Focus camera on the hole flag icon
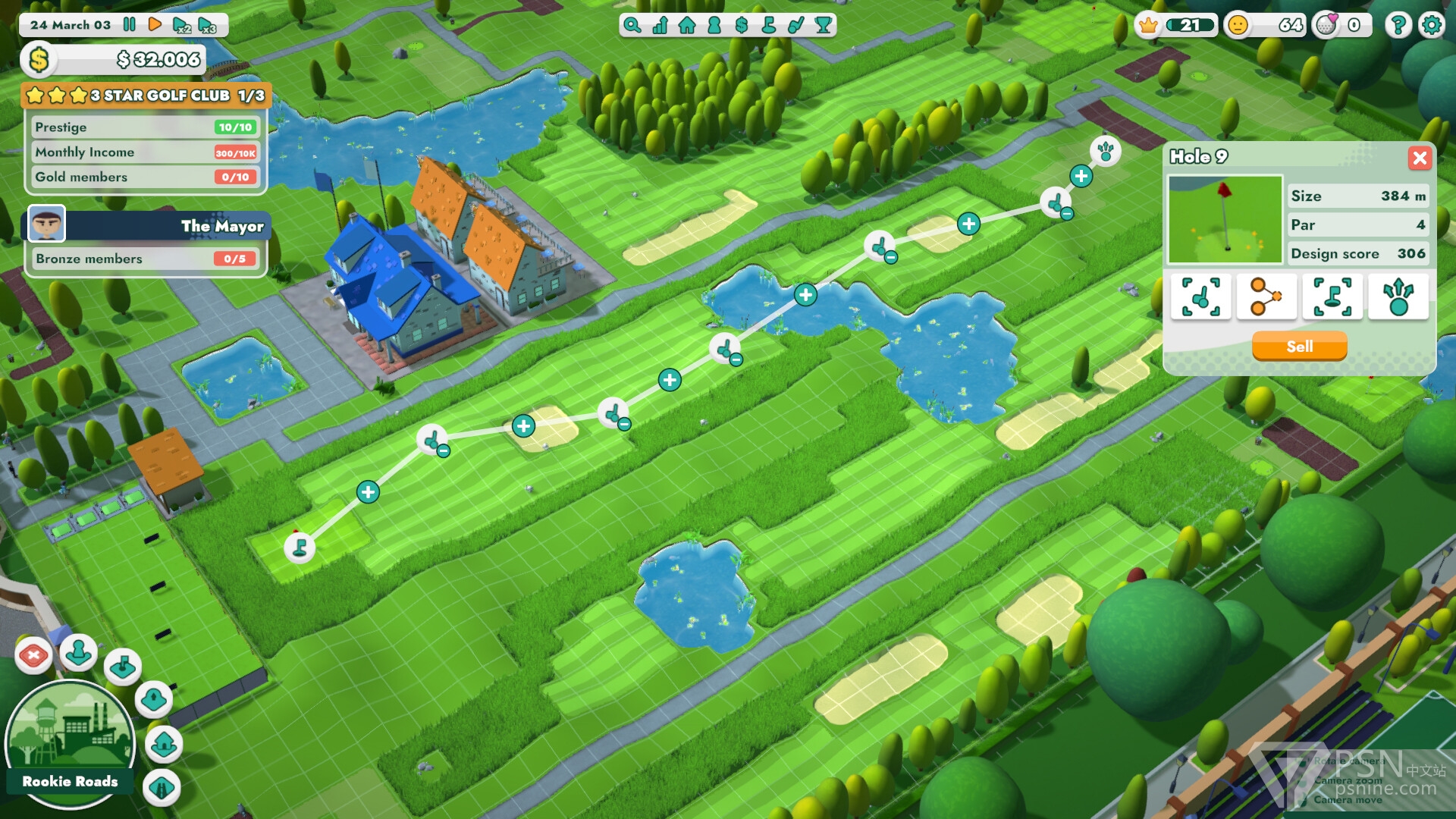Screen dimensions: 1456x819 tap(1332, 296)
